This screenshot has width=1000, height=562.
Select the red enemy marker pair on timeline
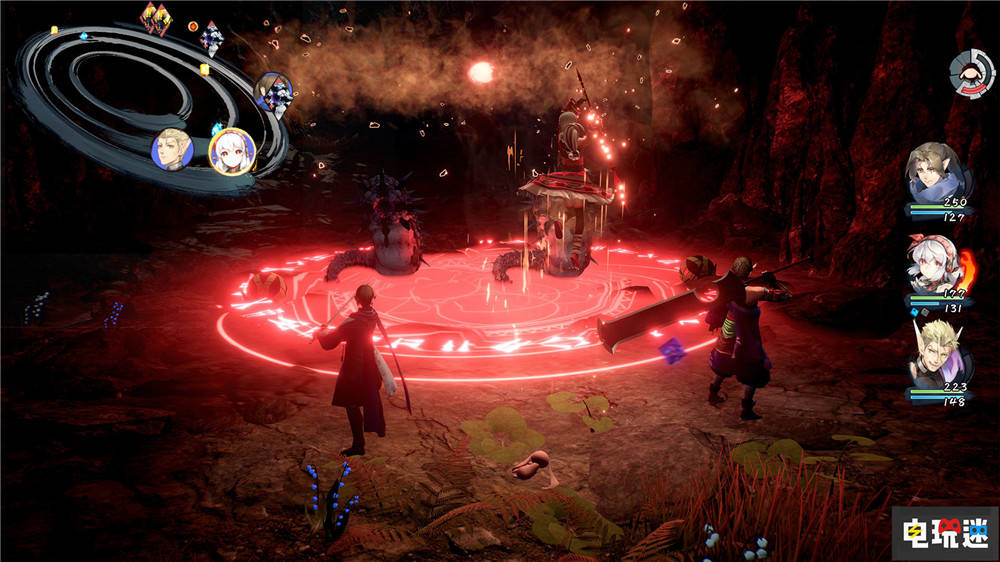(155, 17)
